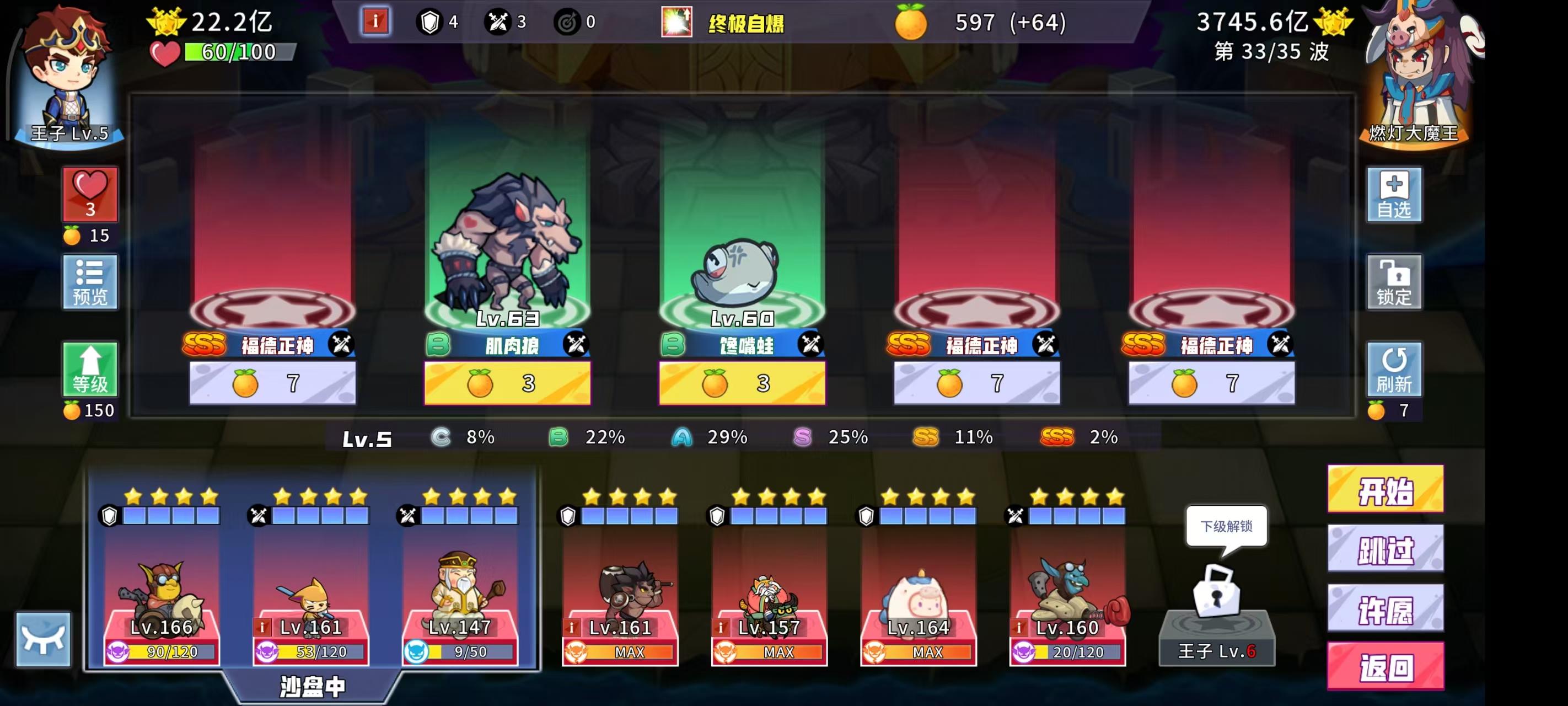
Task: Buy the 馋嘴蛙 unit for 3 oranges
Action: pyautogui.click(x=743, y=383)
